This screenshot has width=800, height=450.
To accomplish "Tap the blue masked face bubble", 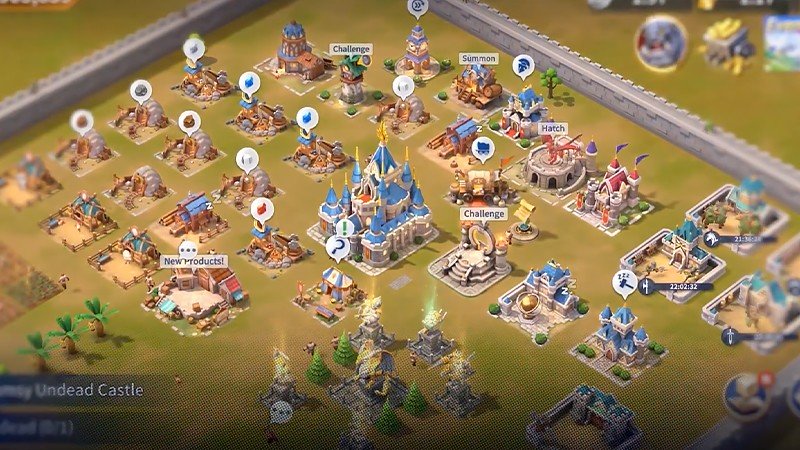I will [483, 150].
